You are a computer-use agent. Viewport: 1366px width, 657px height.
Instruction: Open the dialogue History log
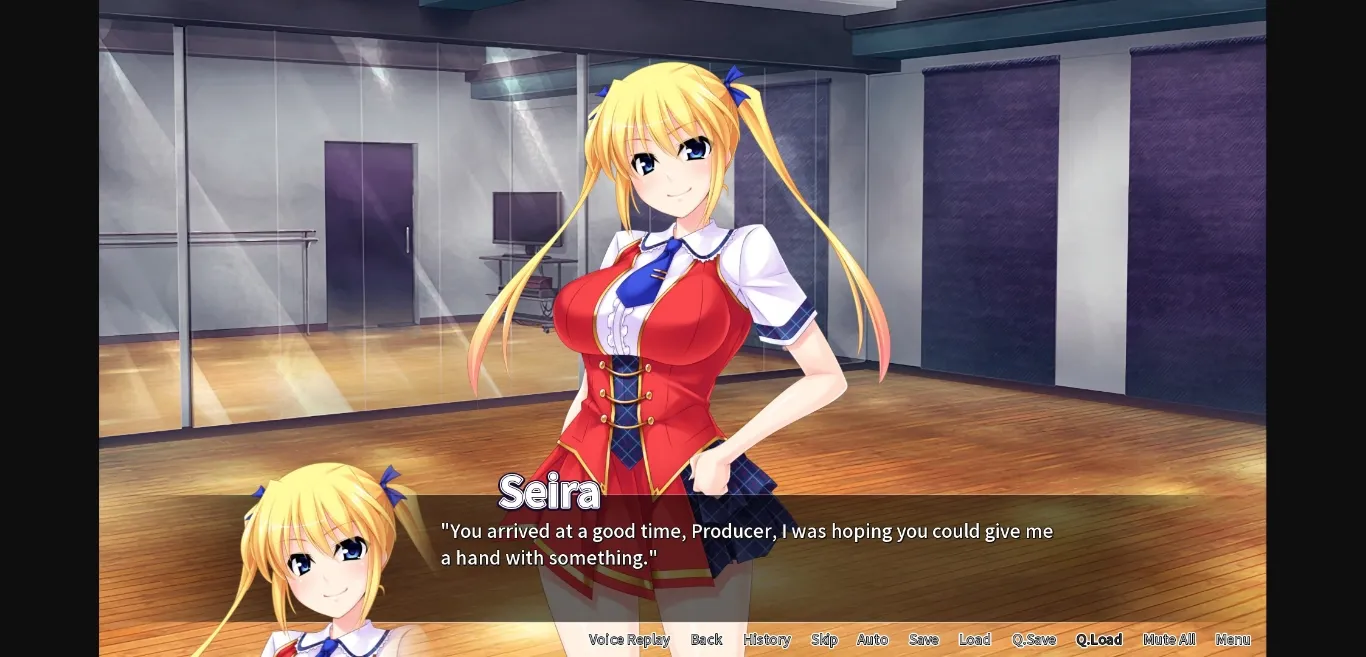(767, 640)
